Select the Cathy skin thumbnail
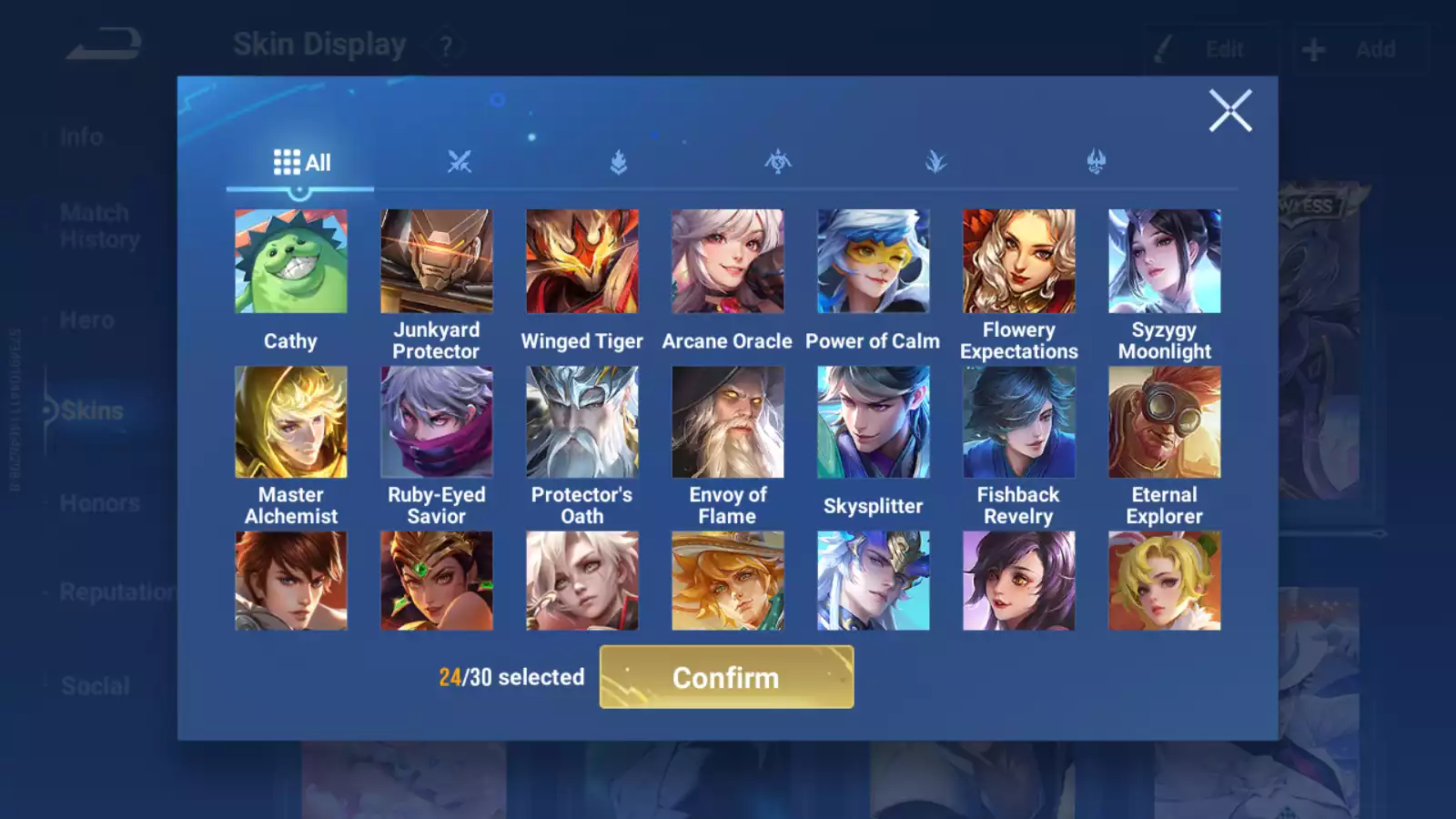 291,261
